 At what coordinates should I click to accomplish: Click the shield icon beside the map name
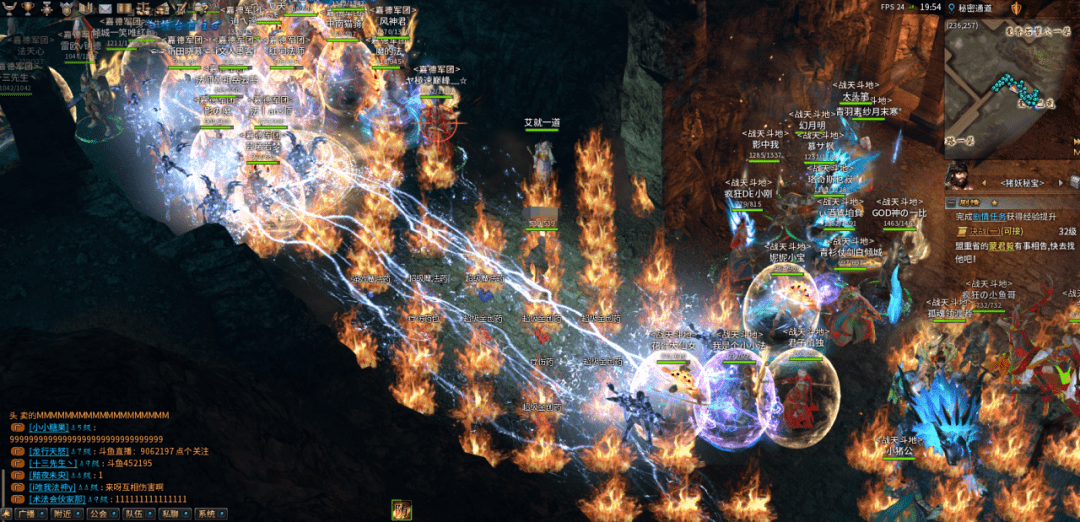tap(1016, 8)
